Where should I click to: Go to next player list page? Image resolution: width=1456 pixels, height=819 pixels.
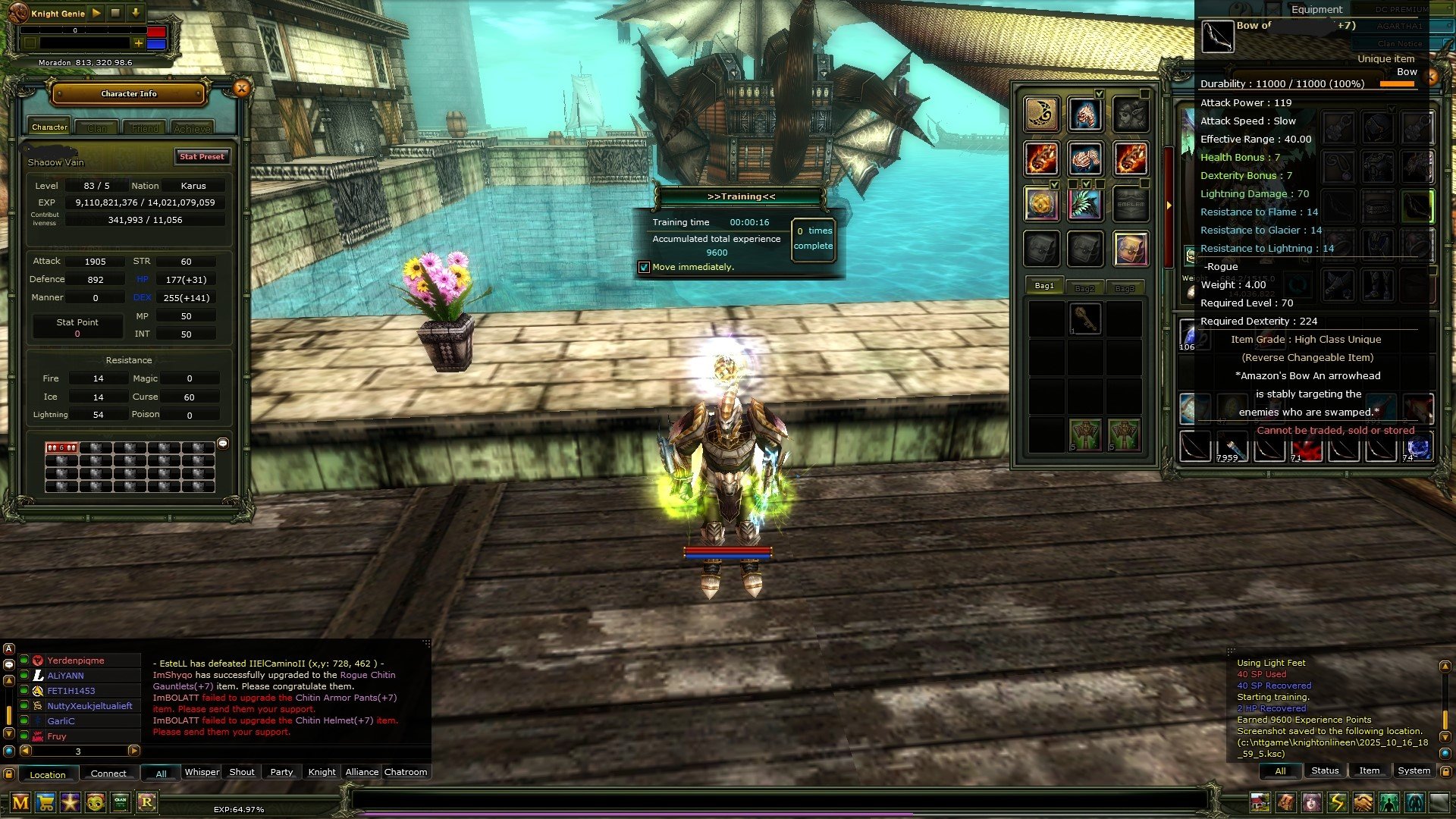coord(133,751)
